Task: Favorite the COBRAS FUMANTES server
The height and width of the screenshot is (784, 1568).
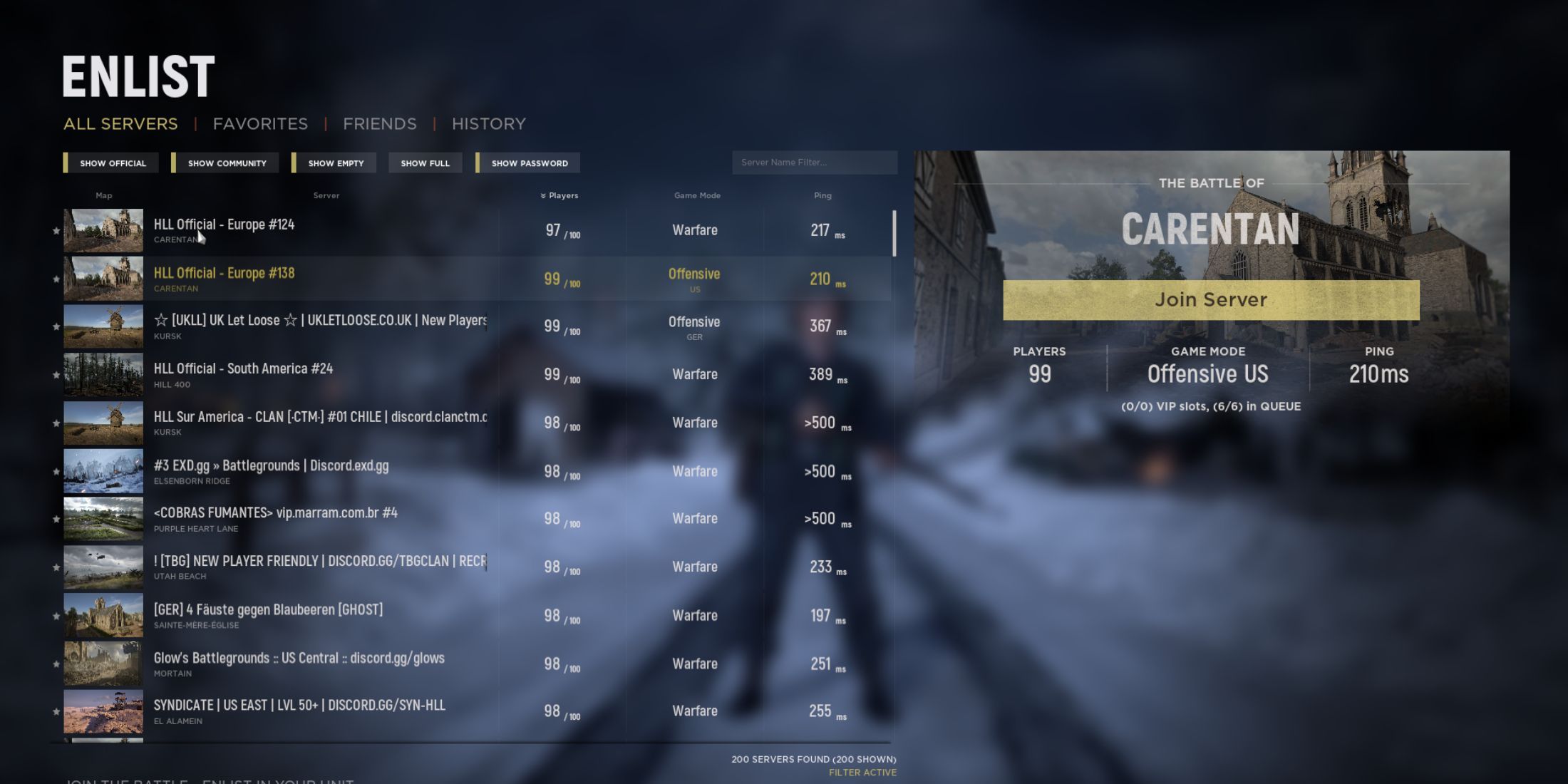Action: click(56, 518)
